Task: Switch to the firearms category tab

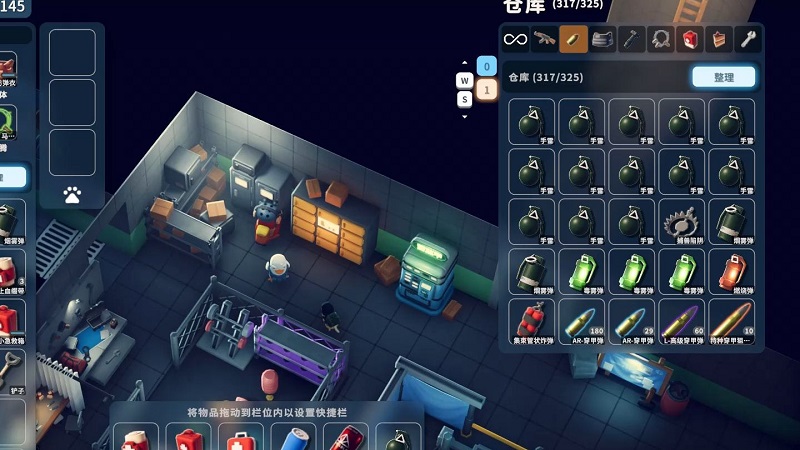Action: click(x=544, y=39)
